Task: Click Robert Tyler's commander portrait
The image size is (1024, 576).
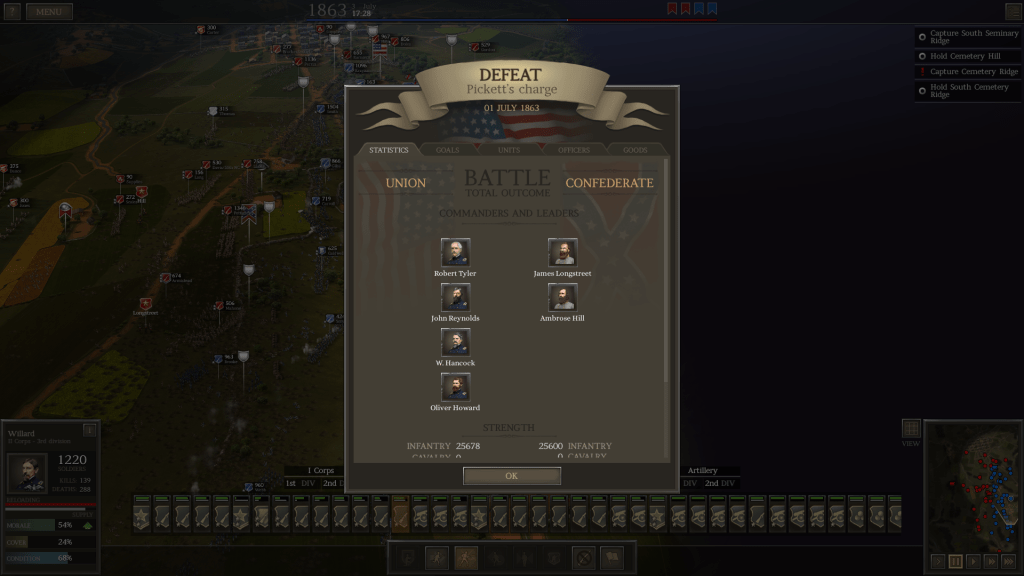Action: 456,252
